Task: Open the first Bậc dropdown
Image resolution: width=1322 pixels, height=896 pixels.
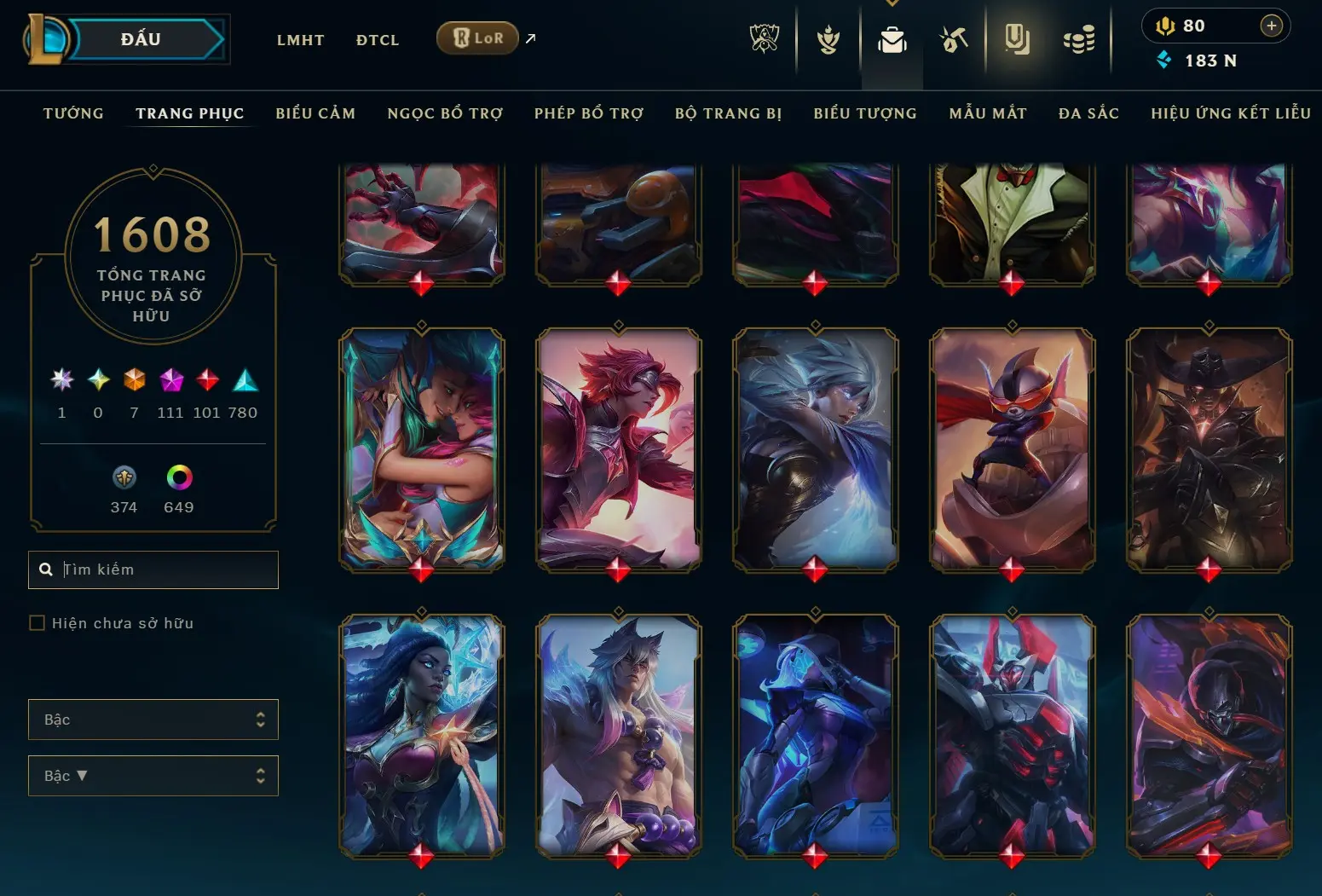Action: 153,720
